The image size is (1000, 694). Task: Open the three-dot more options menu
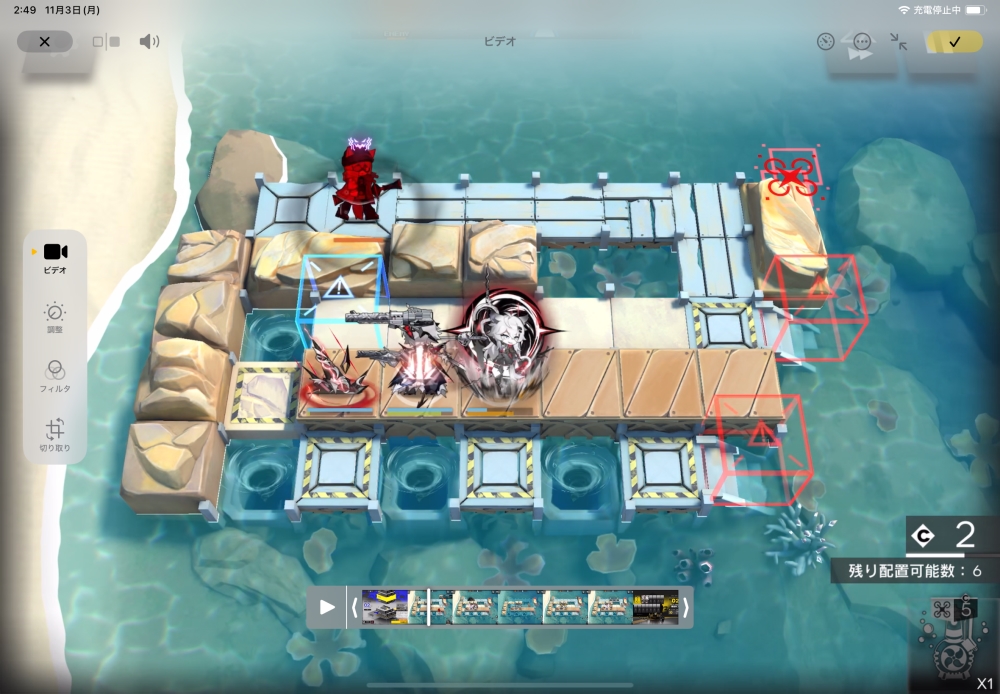point(862,42)
